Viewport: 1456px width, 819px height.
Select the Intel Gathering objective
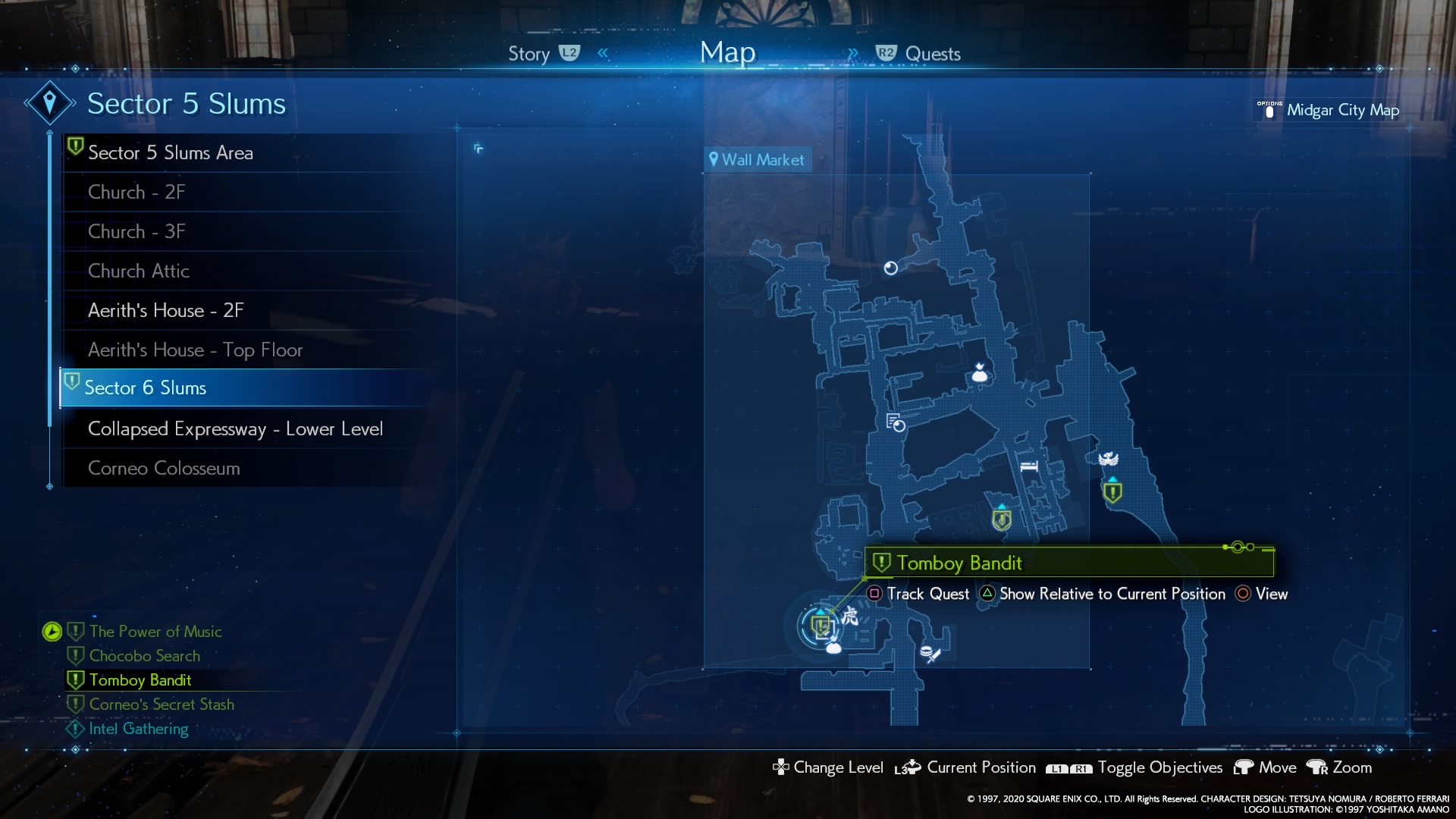click(138, 728)
